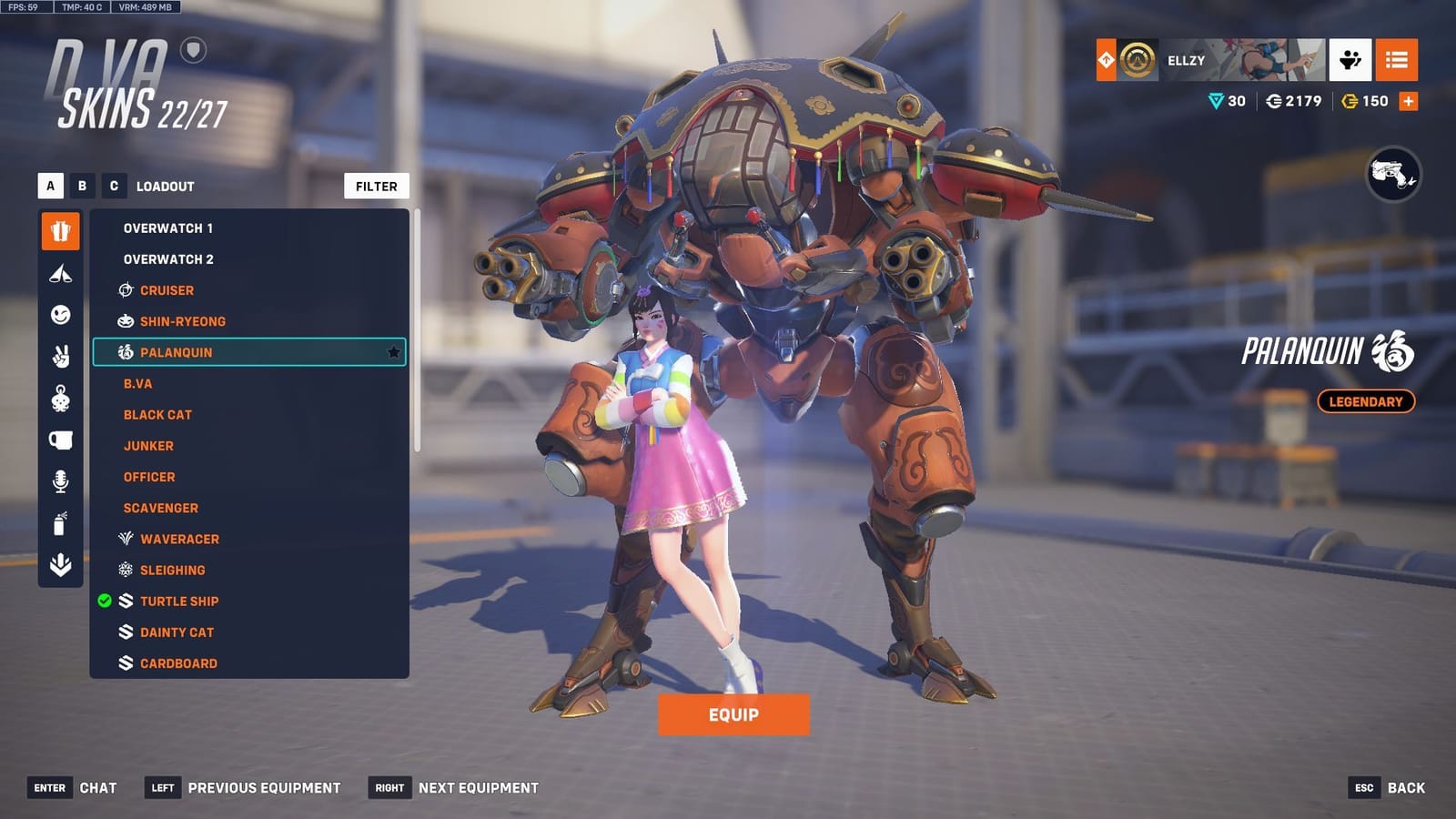This screenshot has height=819, width=1456.
Task: Collapse the Overwatch 2 skin section
Action: [167, 259]
